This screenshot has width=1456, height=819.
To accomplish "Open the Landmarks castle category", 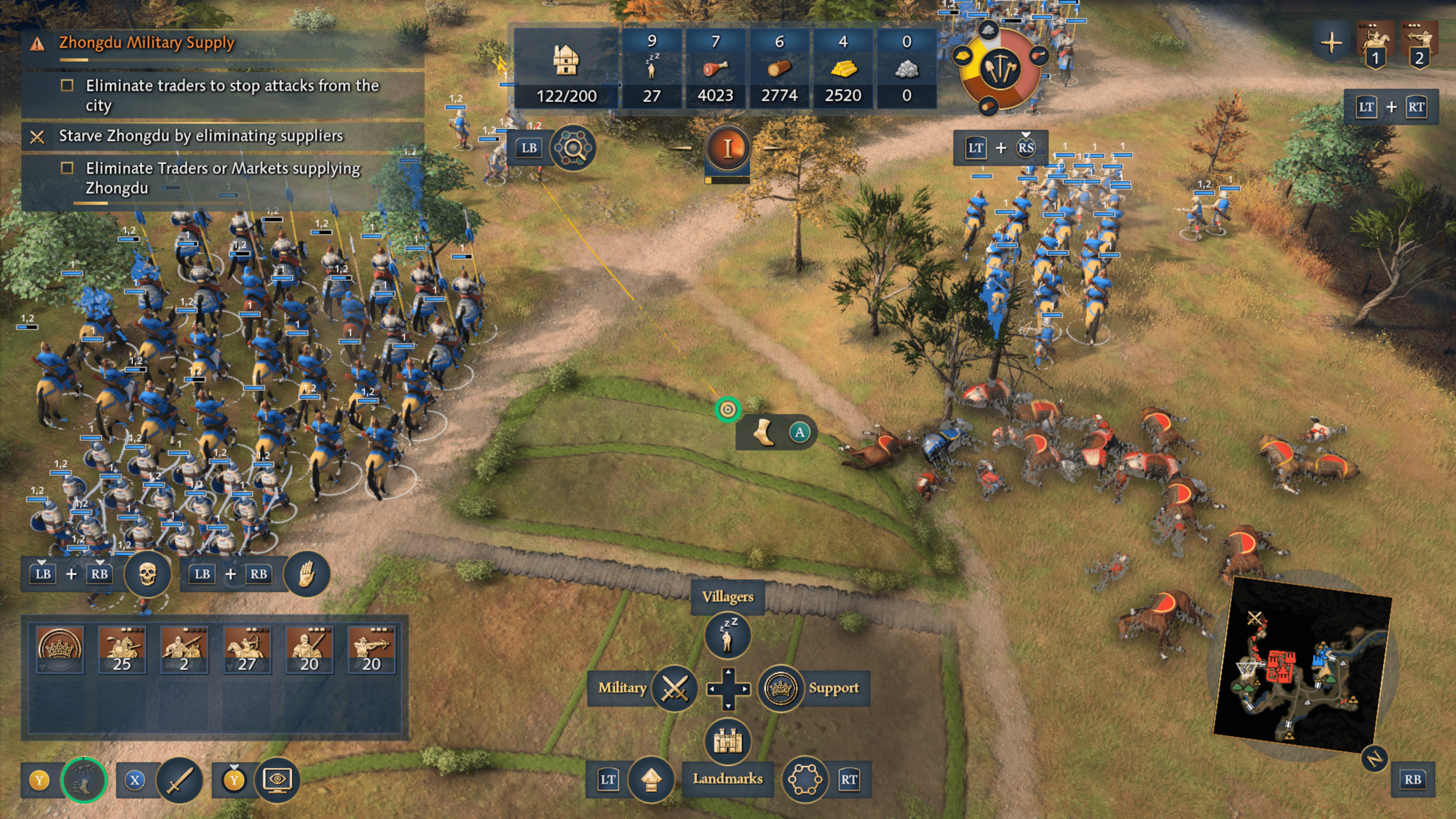I will coord(727,741).
